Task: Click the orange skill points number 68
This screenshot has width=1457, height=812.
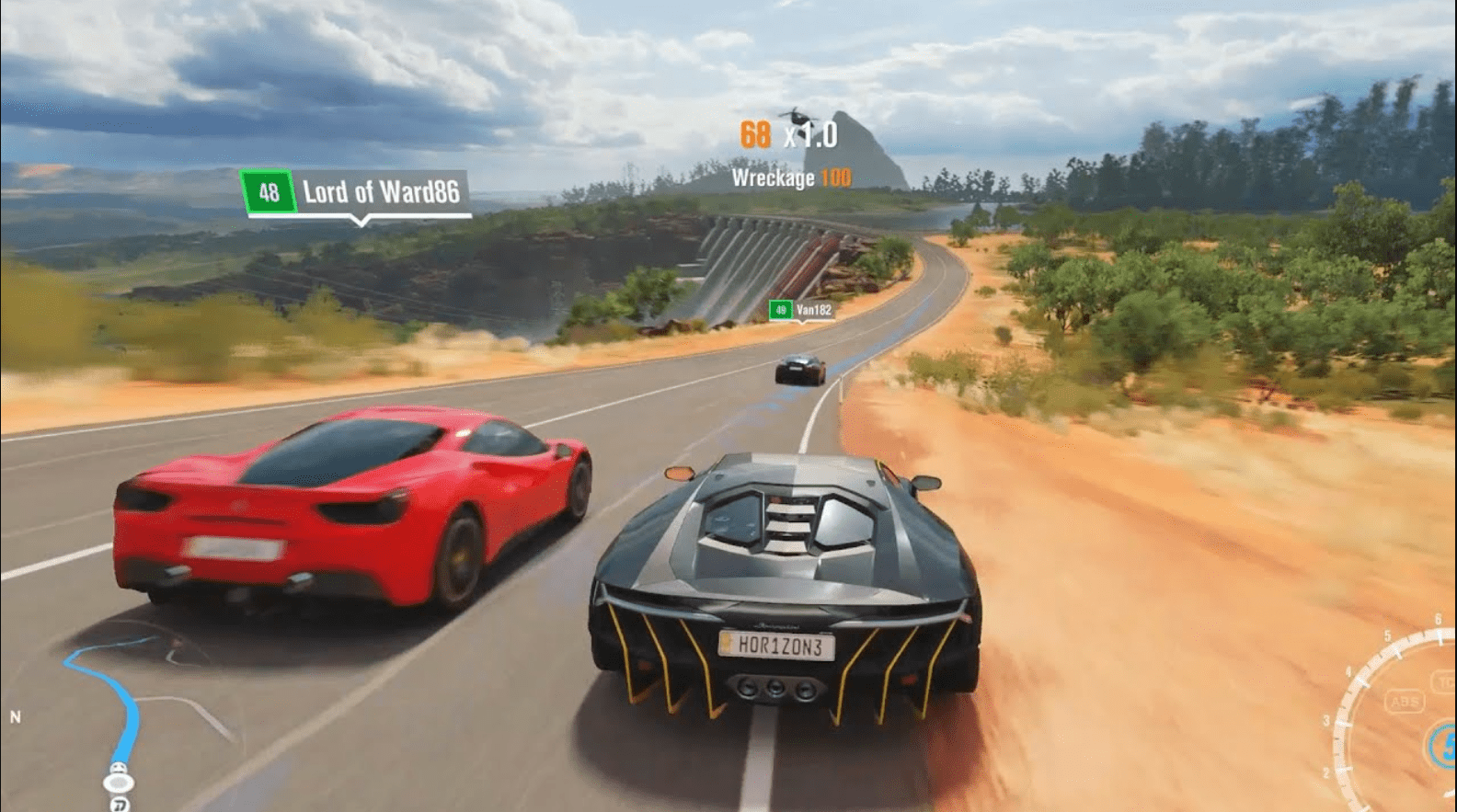Action: coord(756,136)
